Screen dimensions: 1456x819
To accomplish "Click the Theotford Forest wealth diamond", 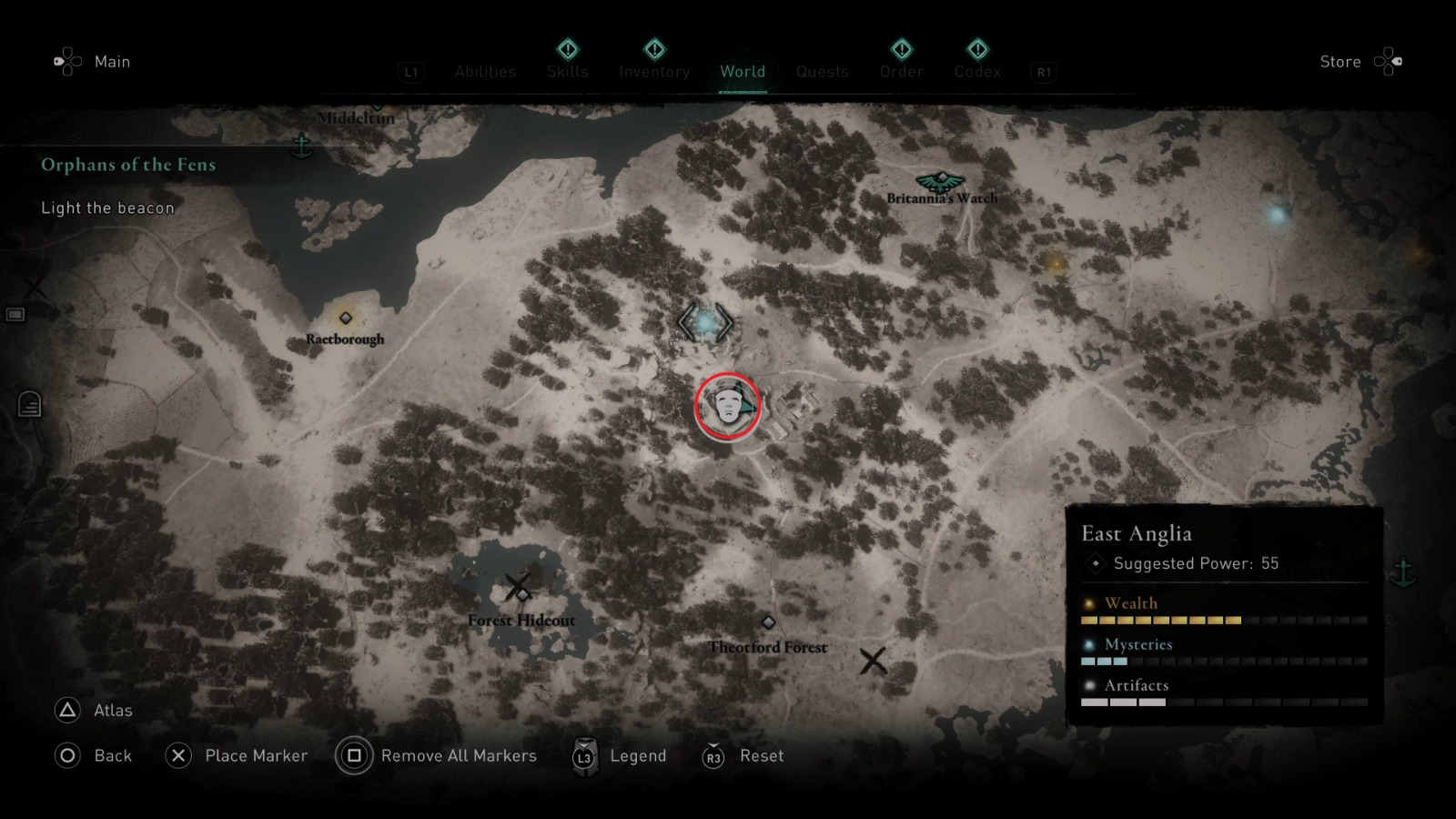I will point(769,622).
